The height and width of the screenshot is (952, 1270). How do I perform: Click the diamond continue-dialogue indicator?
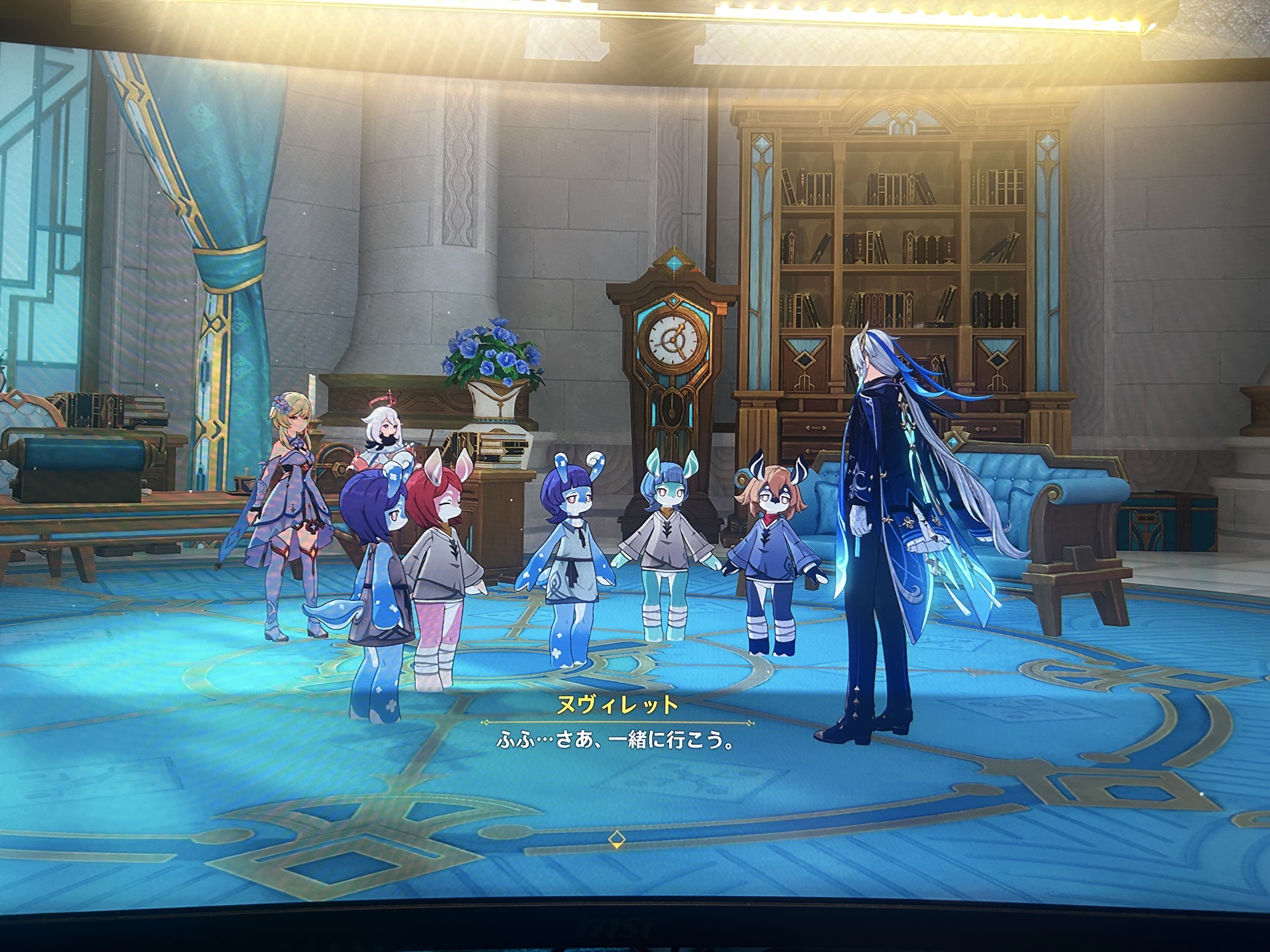click(615, 840)
